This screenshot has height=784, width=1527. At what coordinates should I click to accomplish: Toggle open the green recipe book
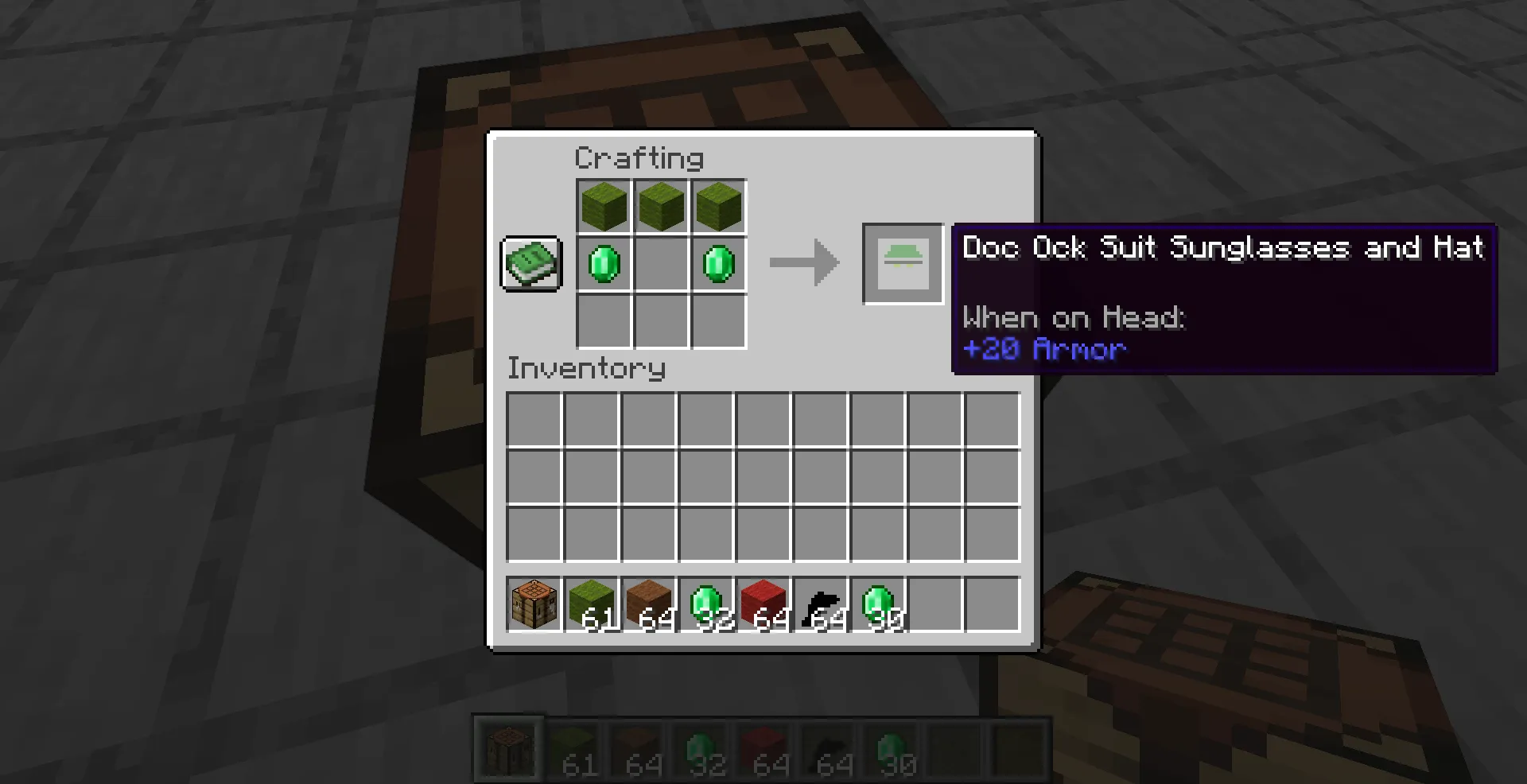(530, 263)
